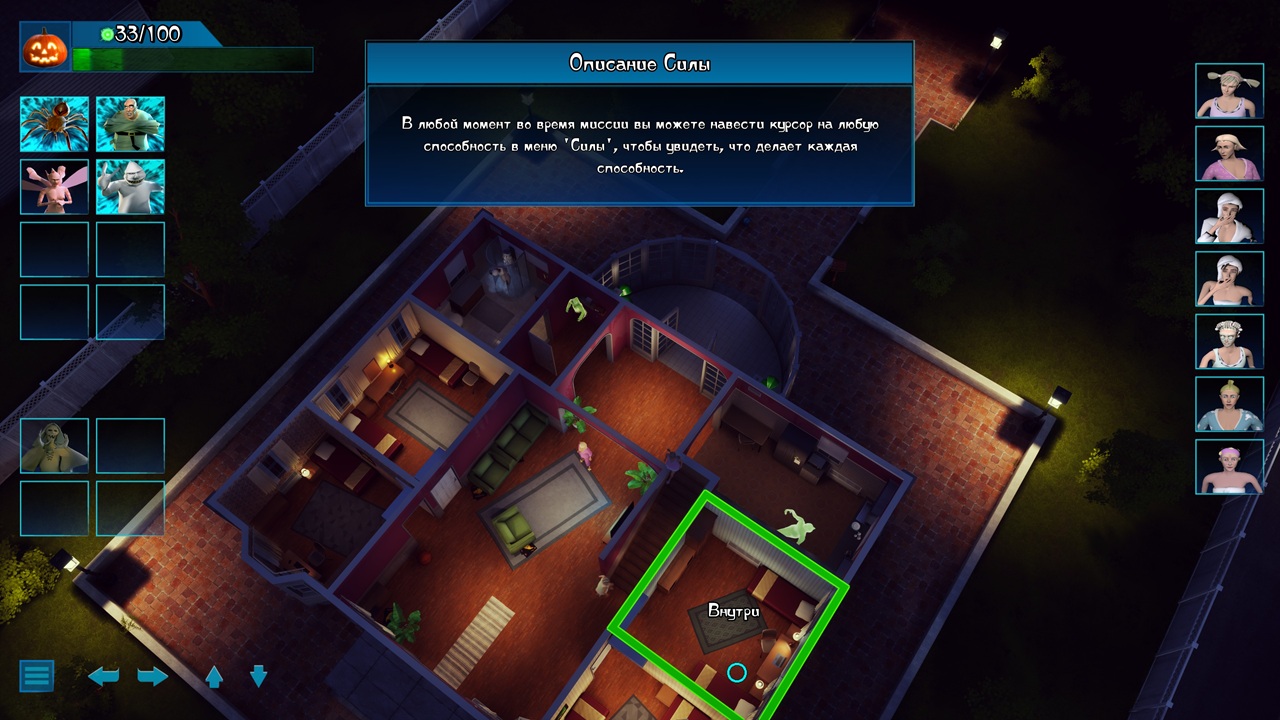Viewport: 1280px width, 720px height.
Task: Select the spider ghost icon
Action: point(55,124)
